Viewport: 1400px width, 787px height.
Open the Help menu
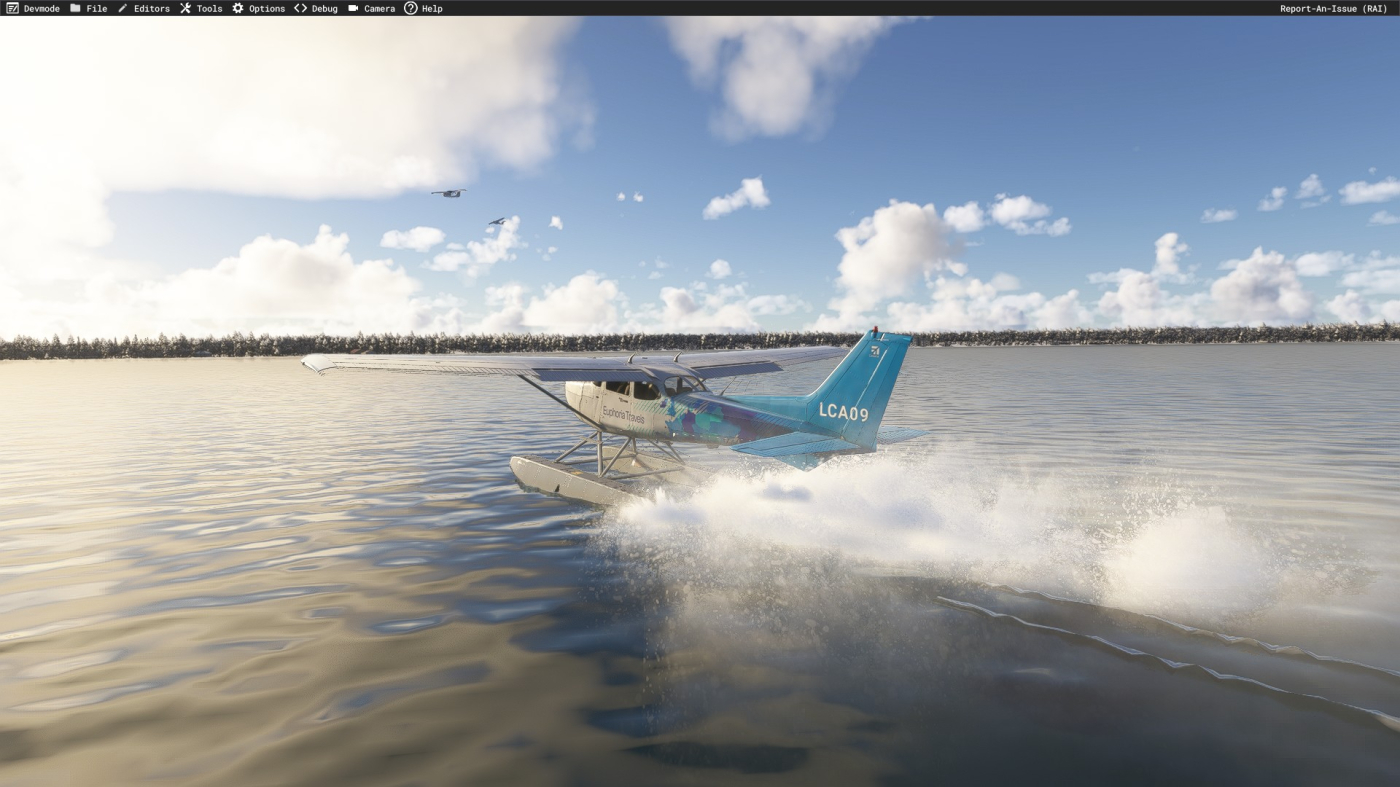(x=423, y=8)
